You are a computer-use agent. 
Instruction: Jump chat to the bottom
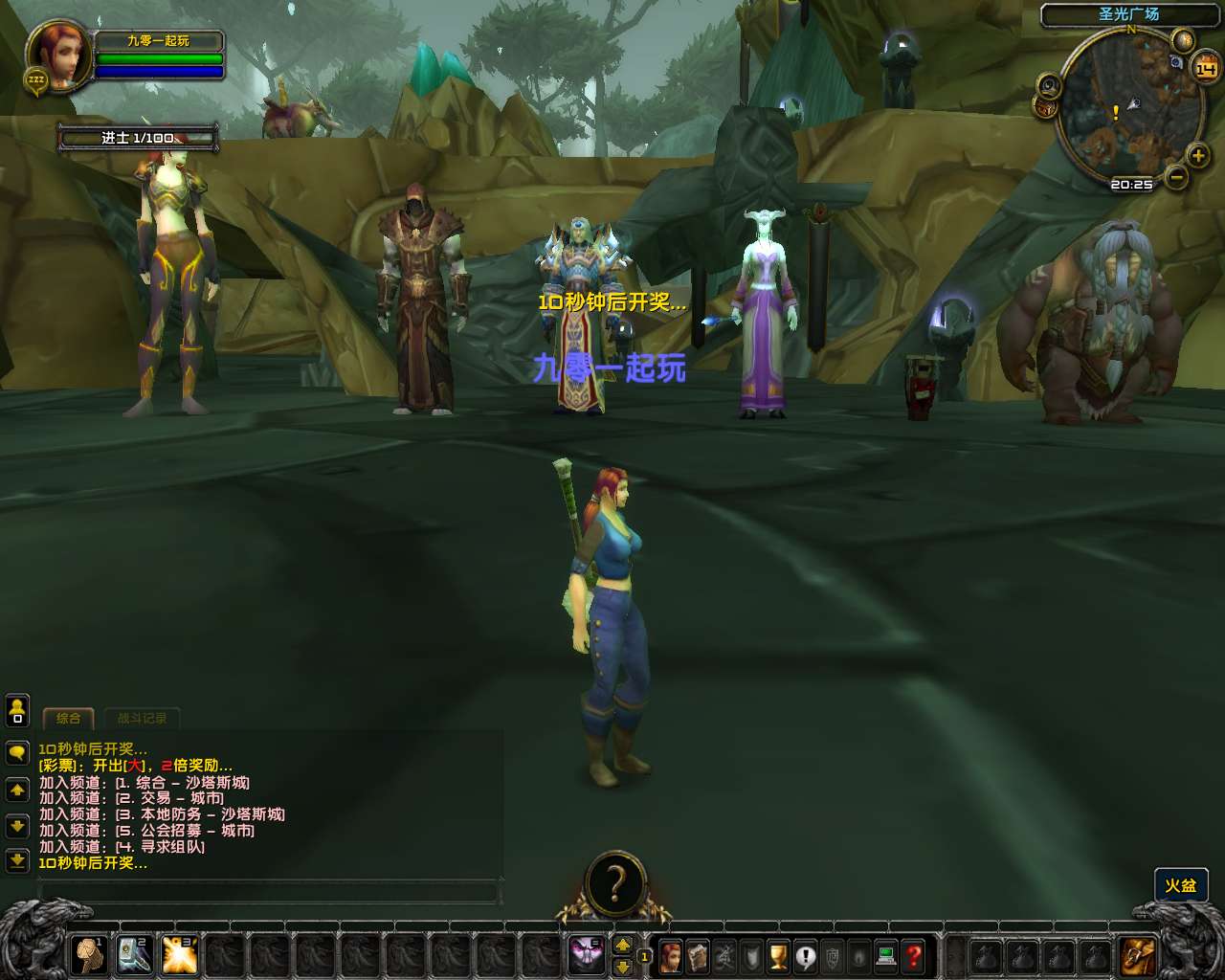pos(17,860)
